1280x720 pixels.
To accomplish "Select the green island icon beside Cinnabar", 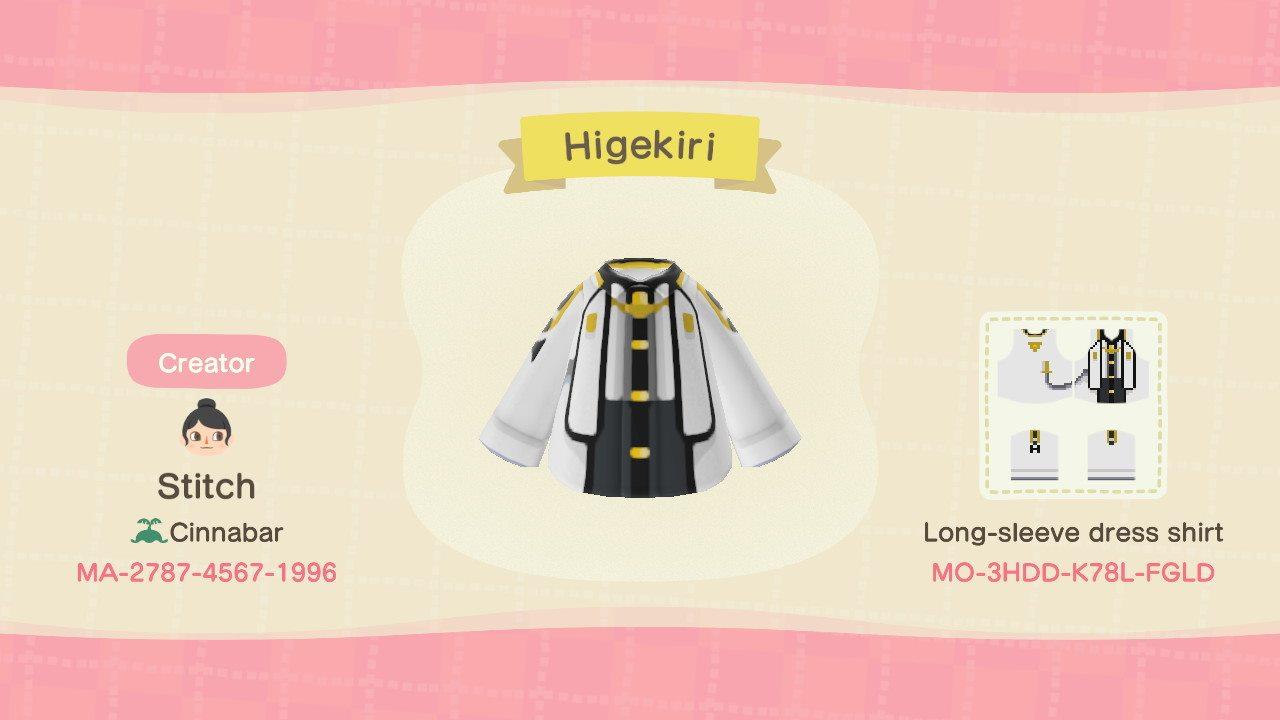I will pos(150,533).
